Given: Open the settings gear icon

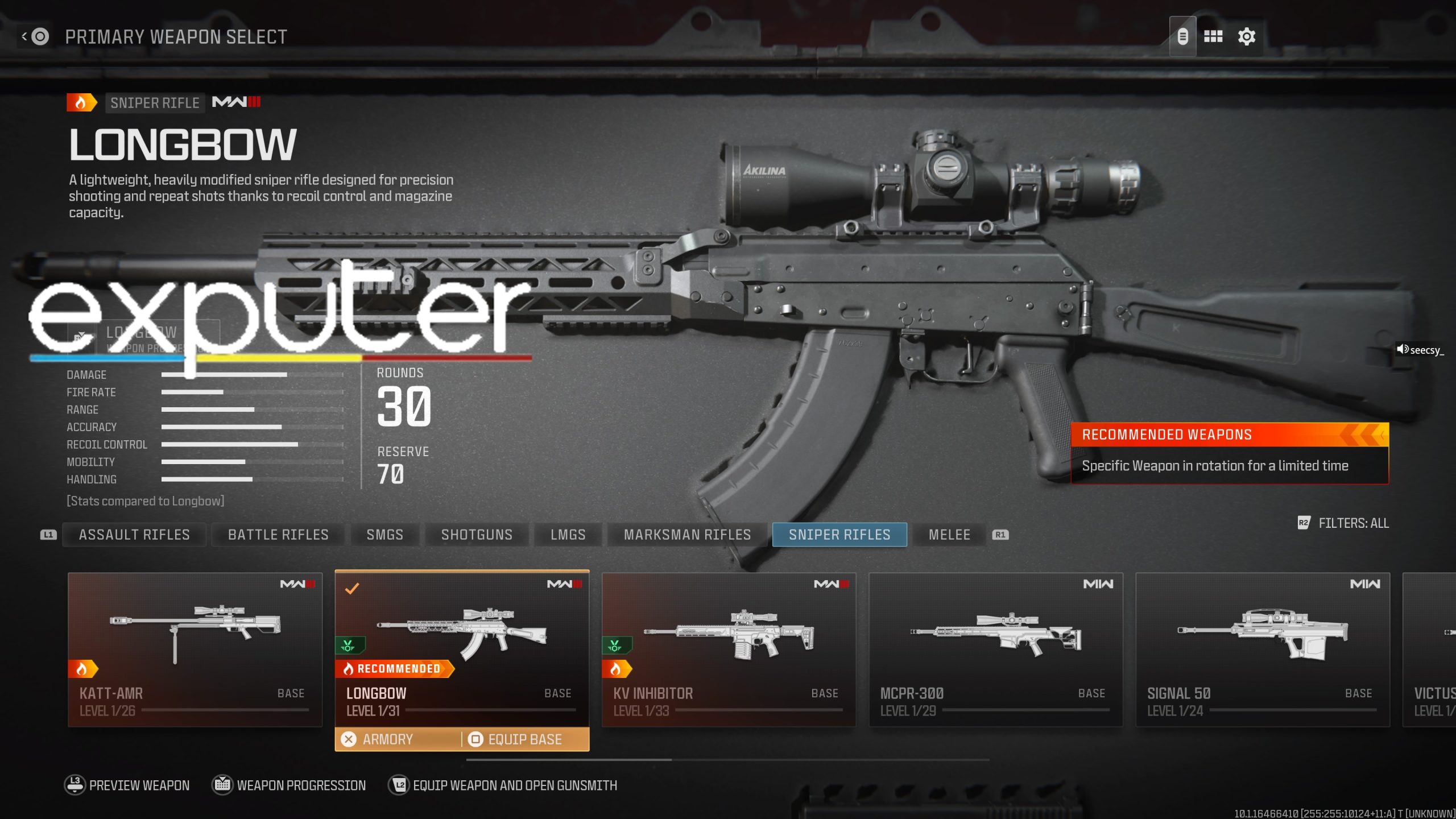Looking at the screenshot, I should (1246, 36).
